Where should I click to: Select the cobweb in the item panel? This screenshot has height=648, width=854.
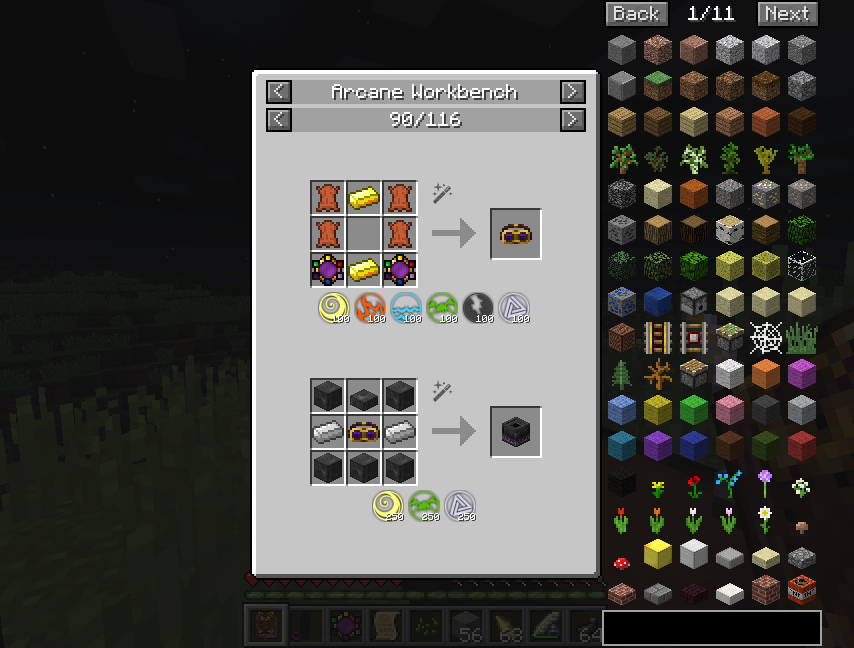(x=766, y=337)
